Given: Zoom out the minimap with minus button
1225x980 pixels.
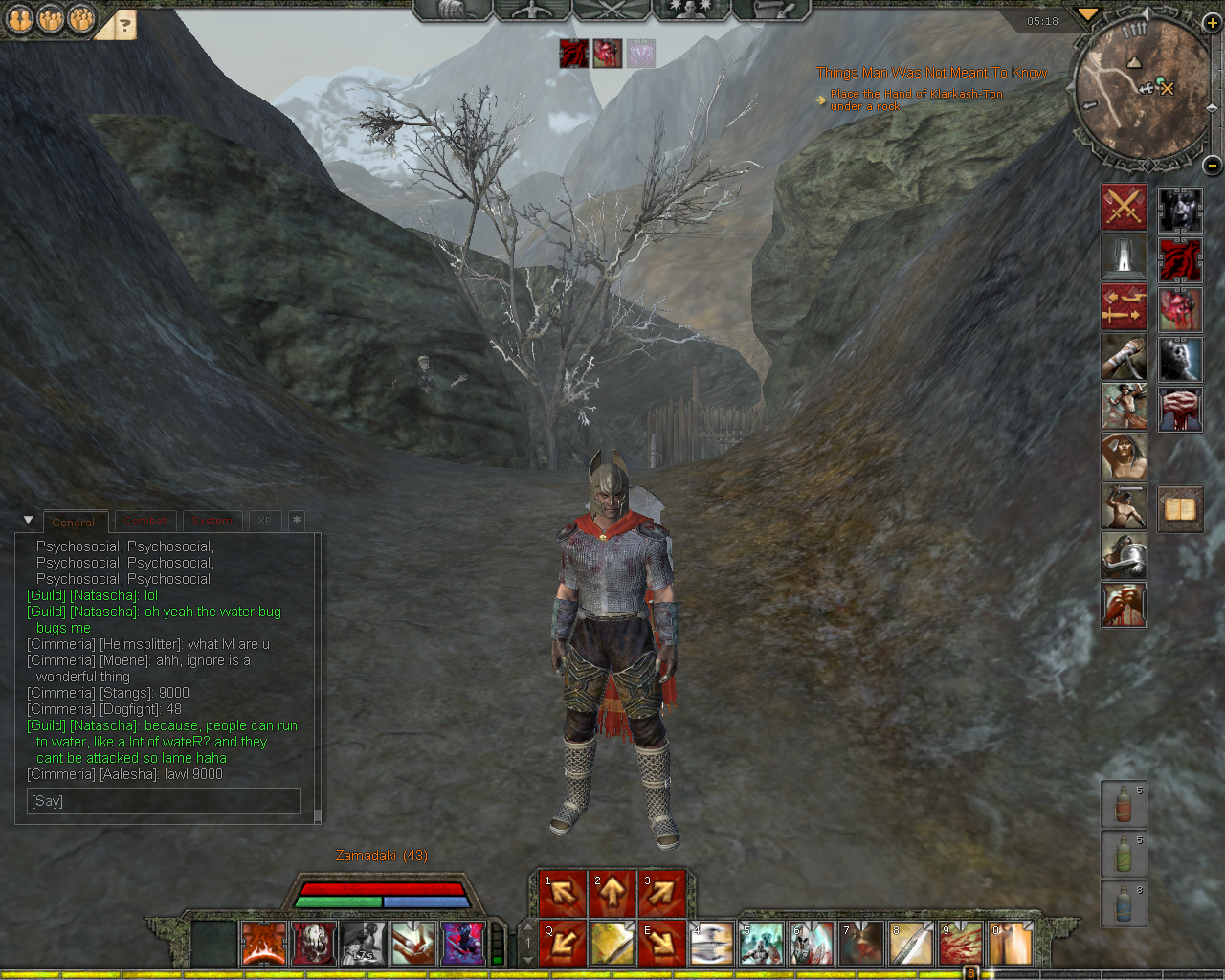Looking at the screenshot, I should [x=1212, y=165].
